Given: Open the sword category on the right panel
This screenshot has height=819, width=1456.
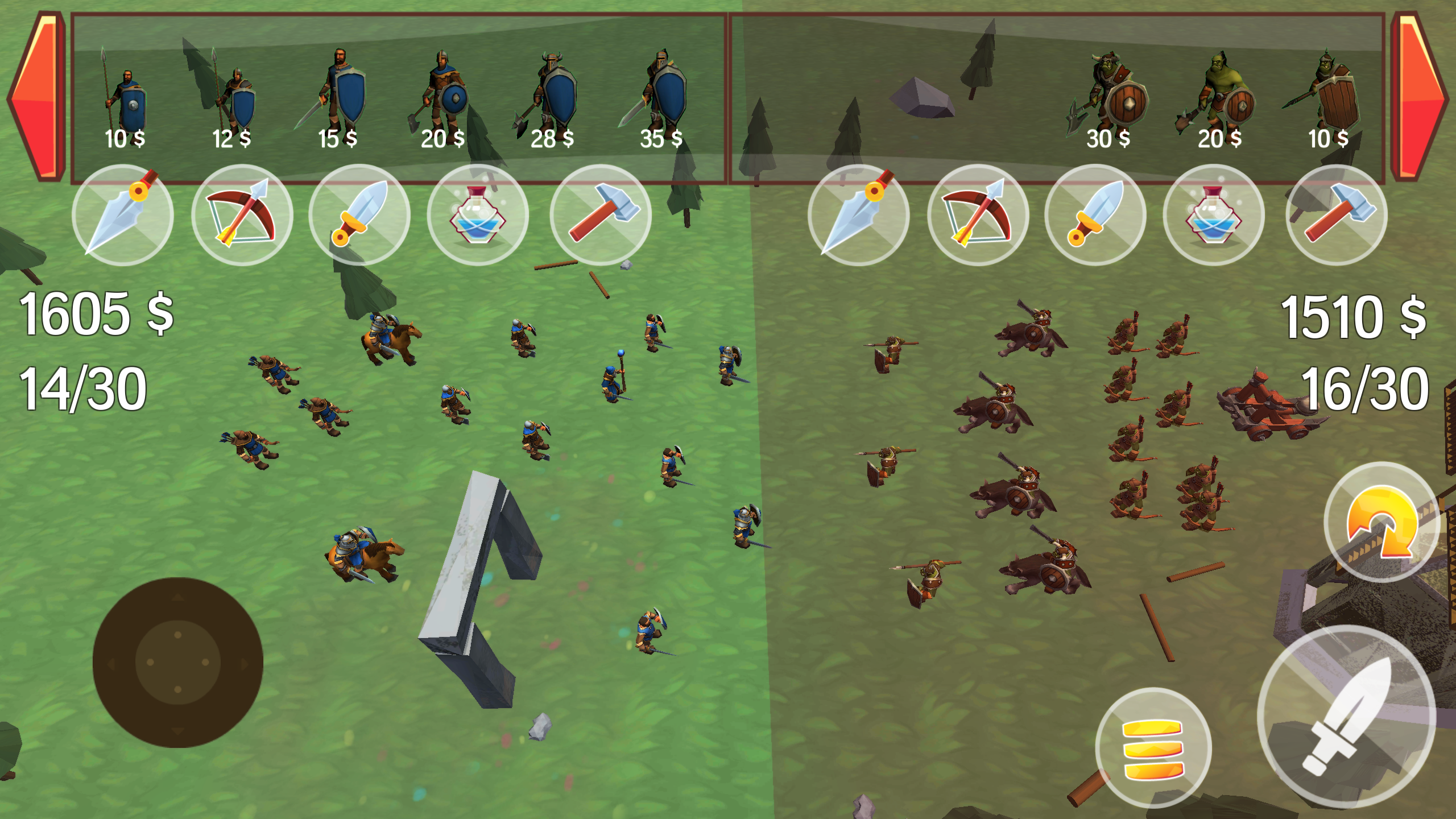Looking at the screenshot, I should 1098,216.
